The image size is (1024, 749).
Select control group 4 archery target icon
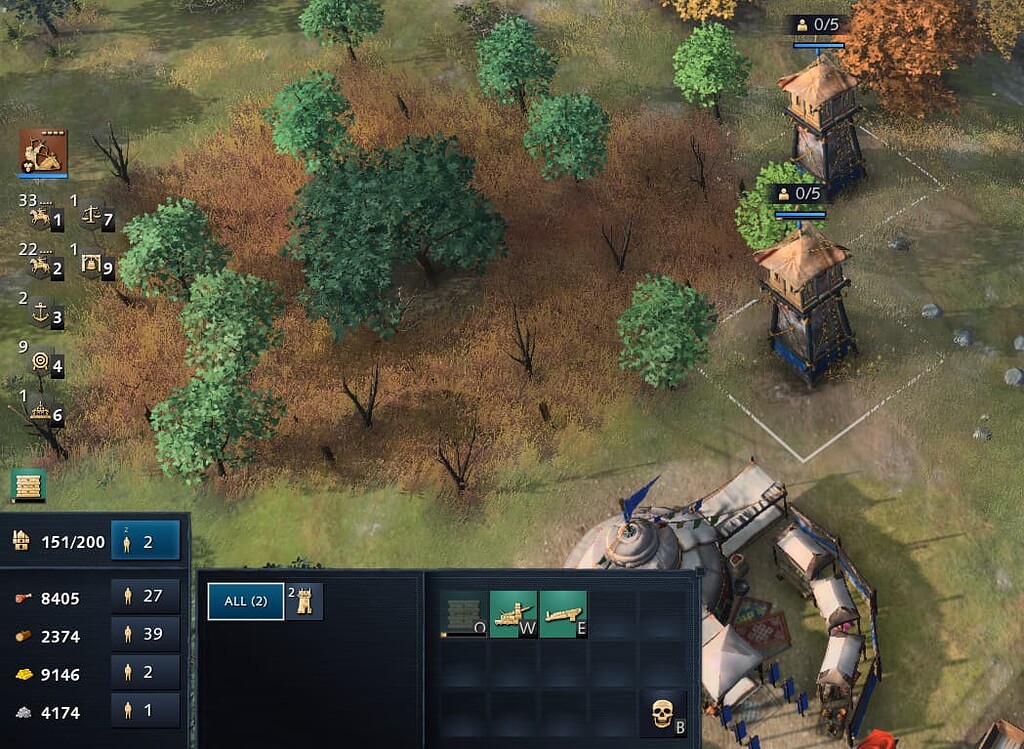[45, 364]
